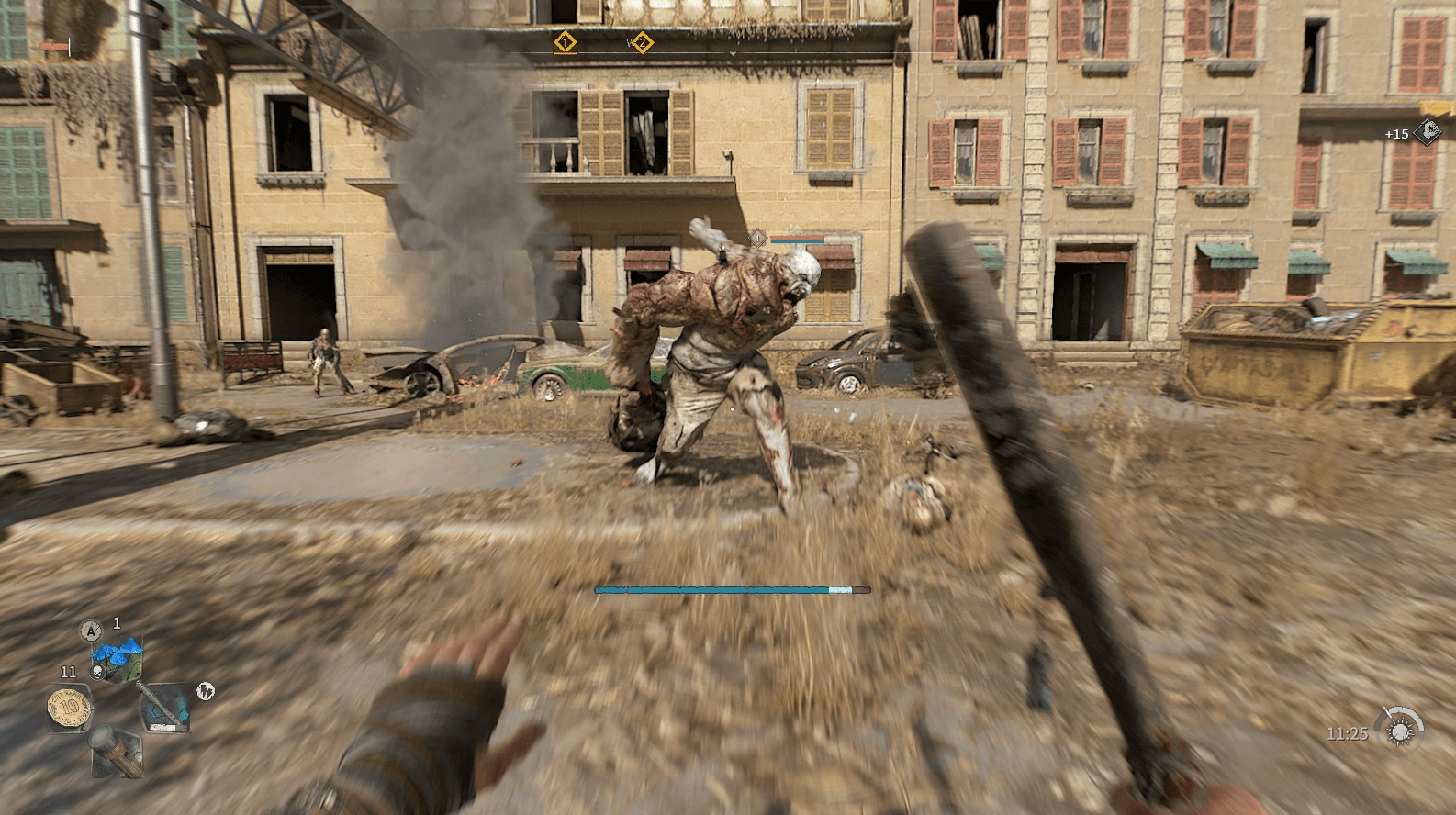Select the baseball bat weapon slot
This screenshot has height=815, width=1456.
163,707
